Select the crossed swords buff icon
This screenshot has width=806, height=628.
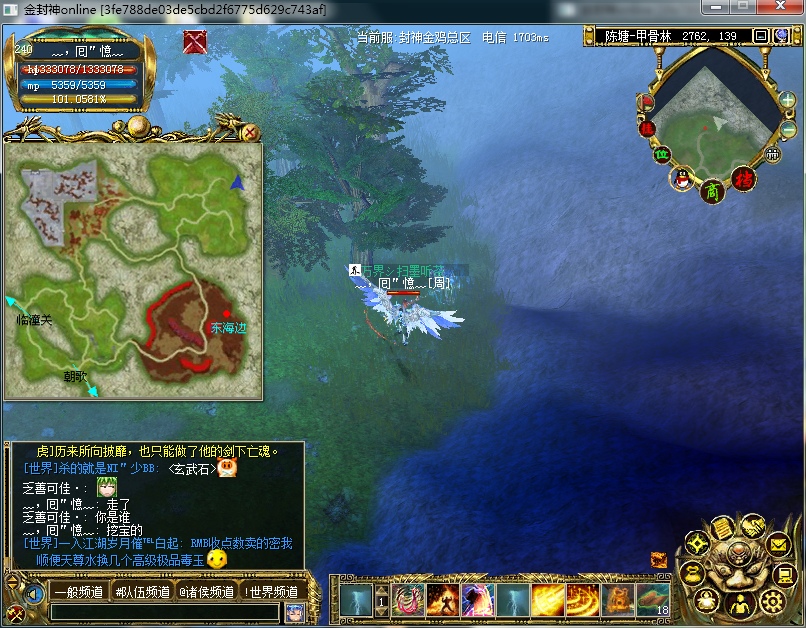click(195, 42)
